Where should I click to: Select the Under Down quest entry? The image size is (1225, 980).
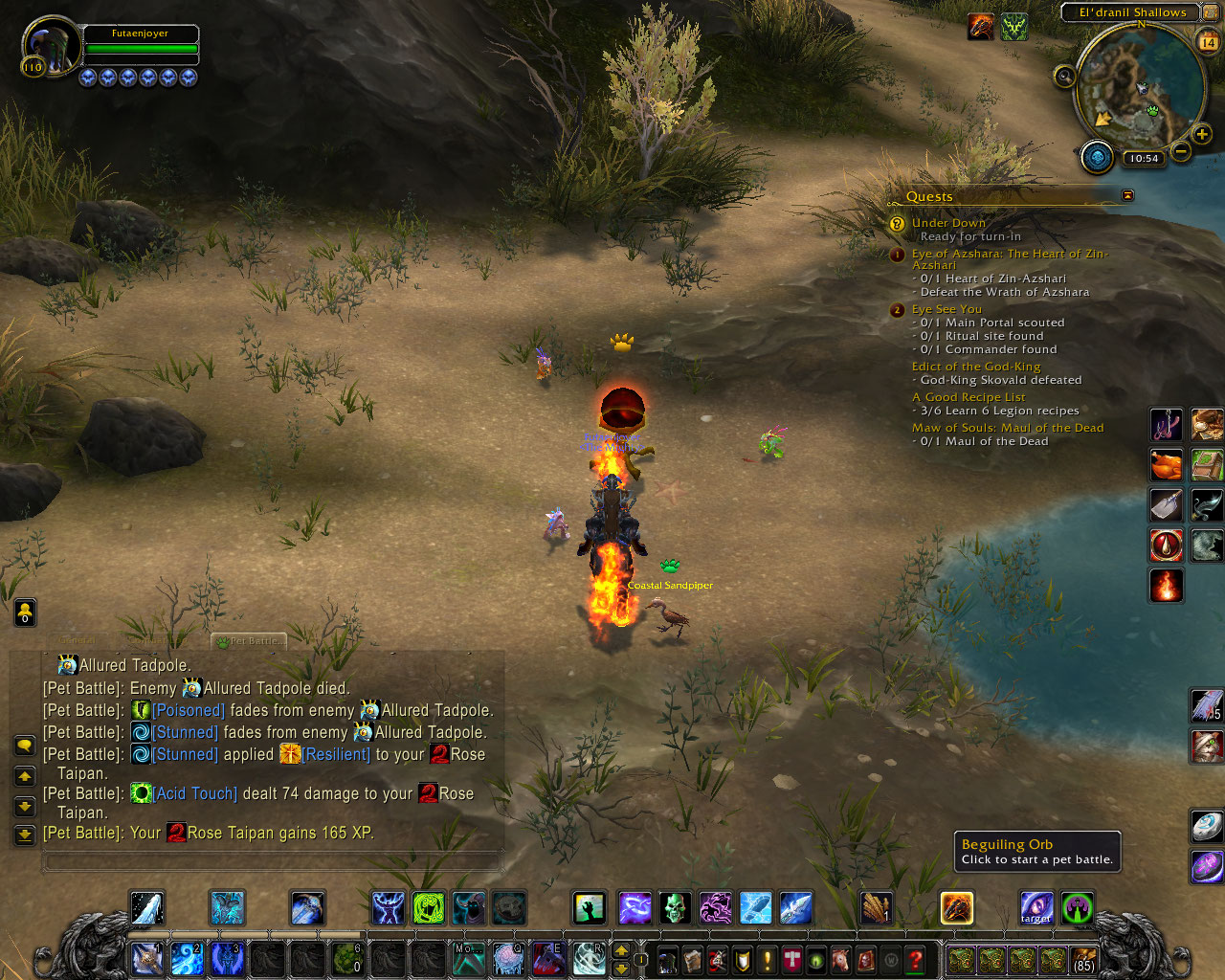tap(947, 223)
